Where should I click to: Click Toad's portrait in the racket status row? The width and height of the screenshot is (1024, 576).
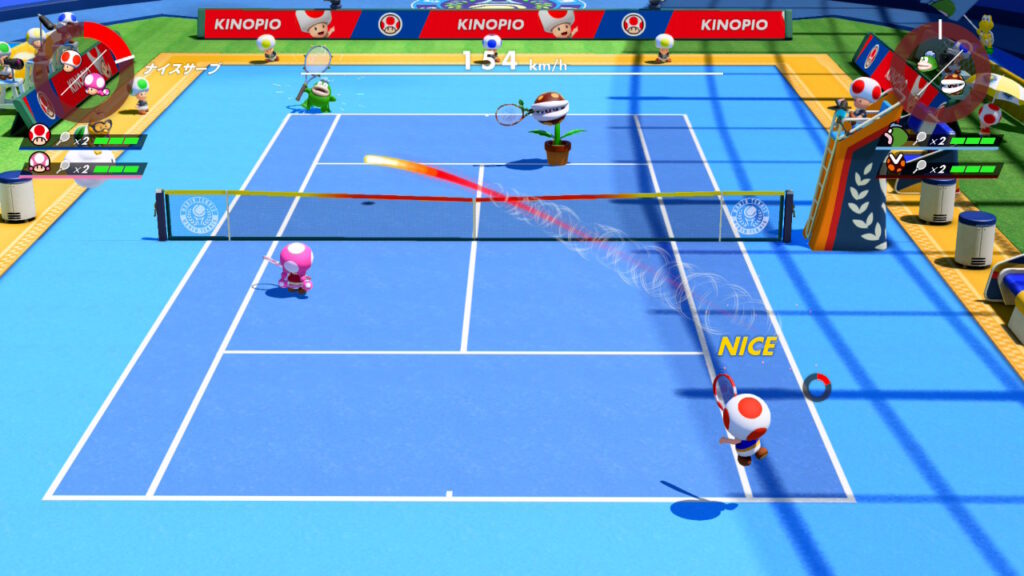click(x=39, y=134)
